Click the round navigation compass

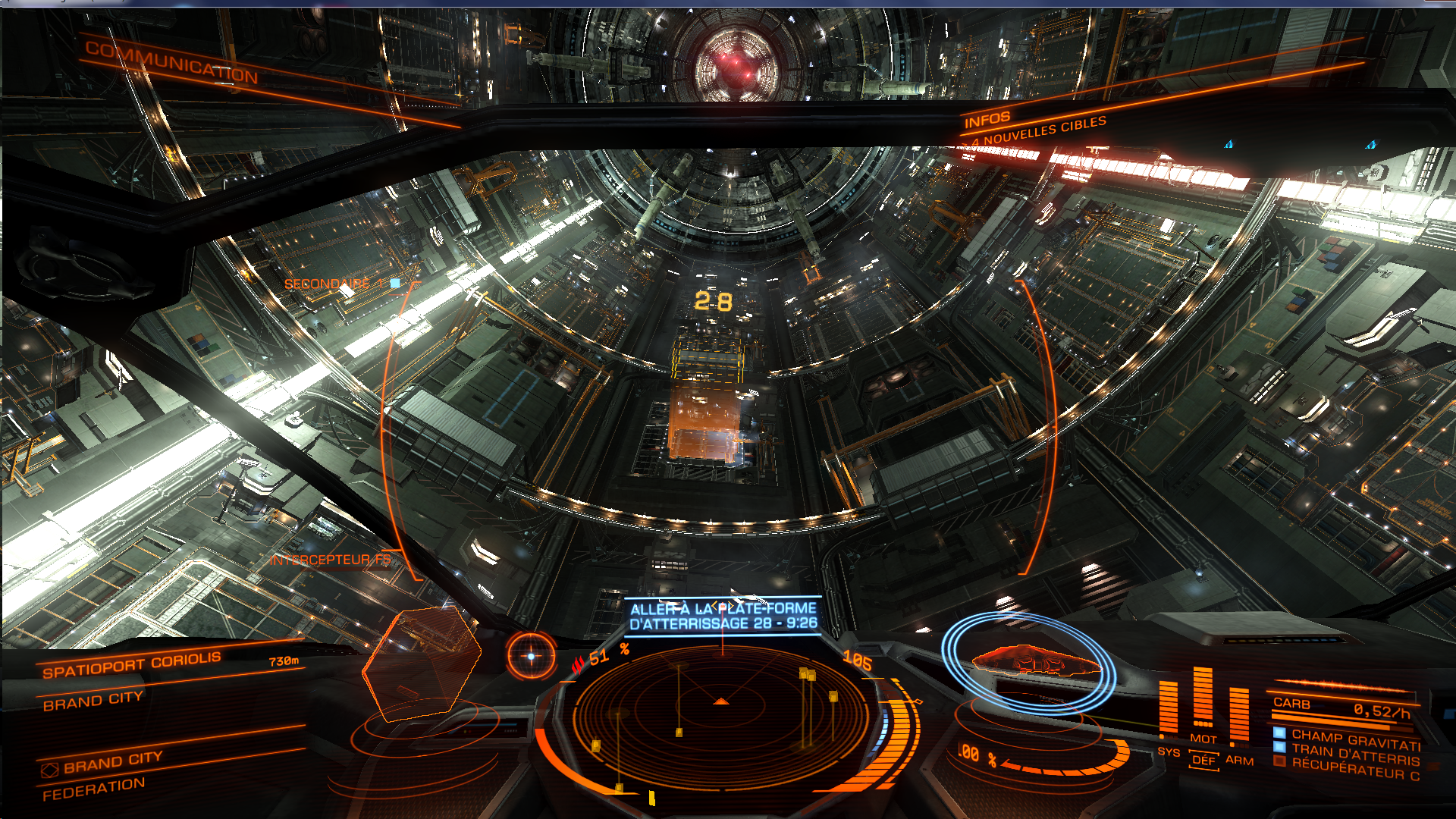531,656
